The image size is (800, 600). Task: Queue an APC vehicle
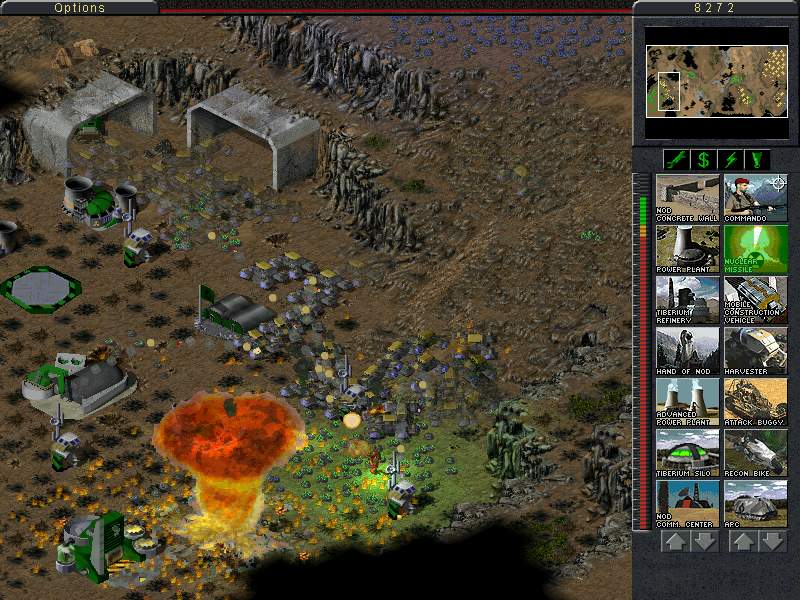pyautogui.click(x=755, y=504)
